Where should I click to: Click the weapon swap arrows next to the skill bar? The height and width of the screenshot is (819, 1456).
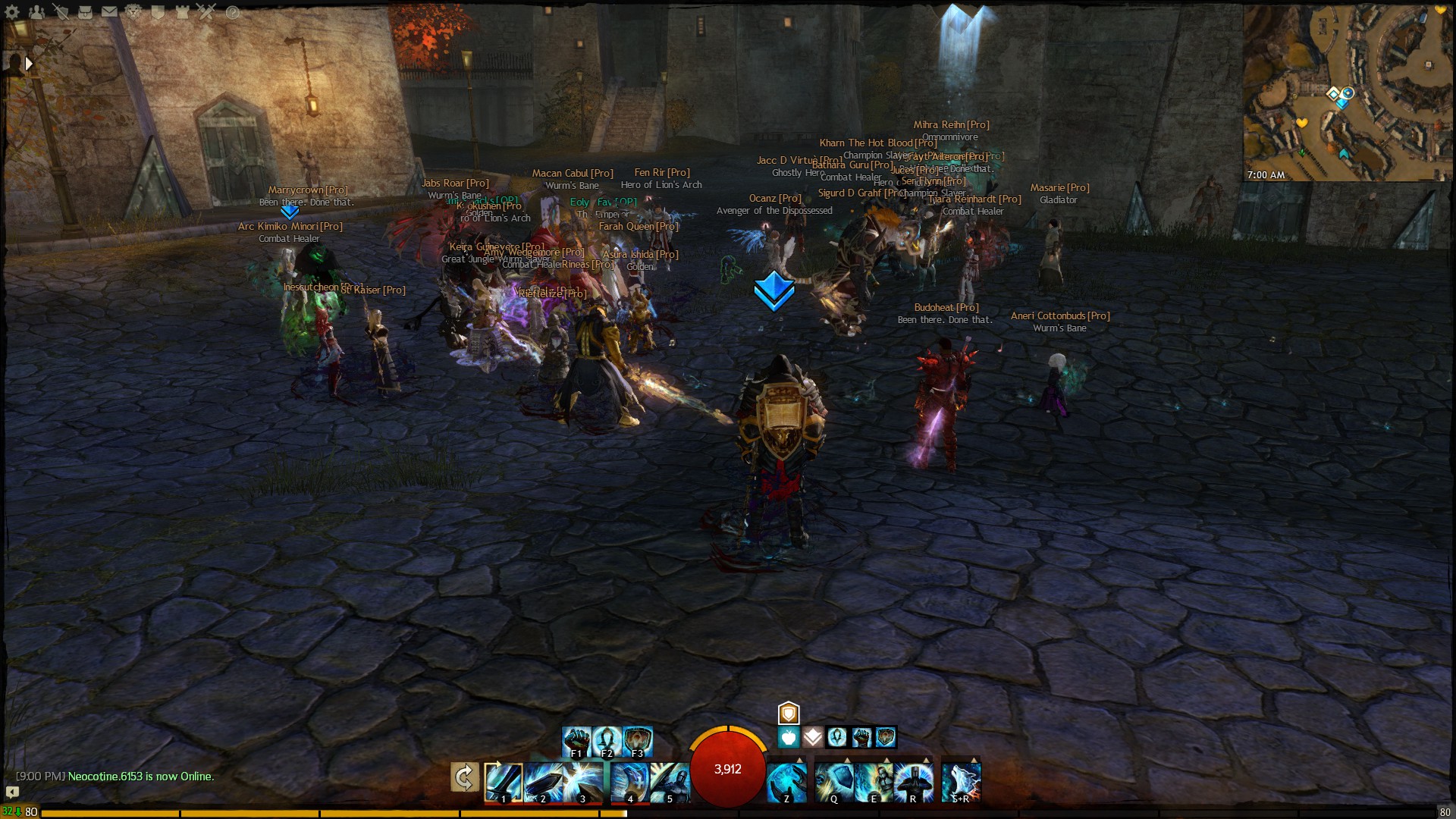tap(464, 778)
